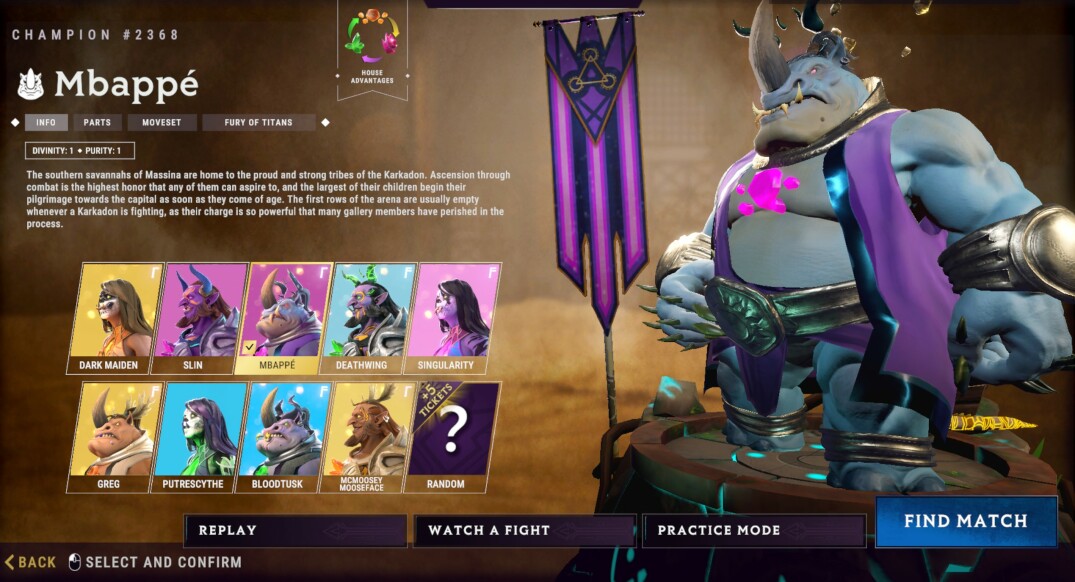
Task: Switch to the Parts tab
Action: tap(97, 123)
